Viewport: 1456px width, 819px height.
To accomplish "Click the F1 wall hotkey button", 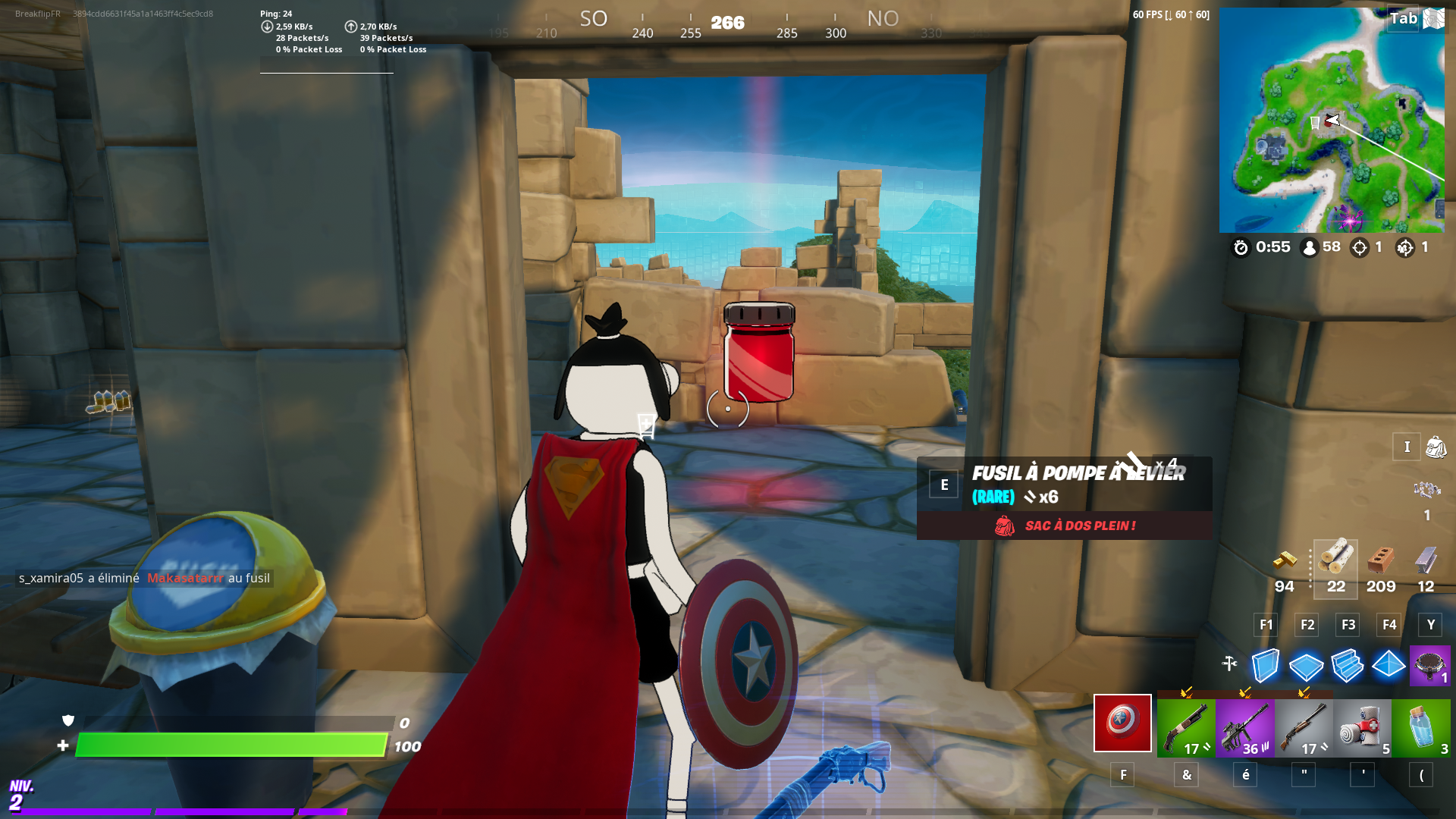I will click(x=1265, y=625).
